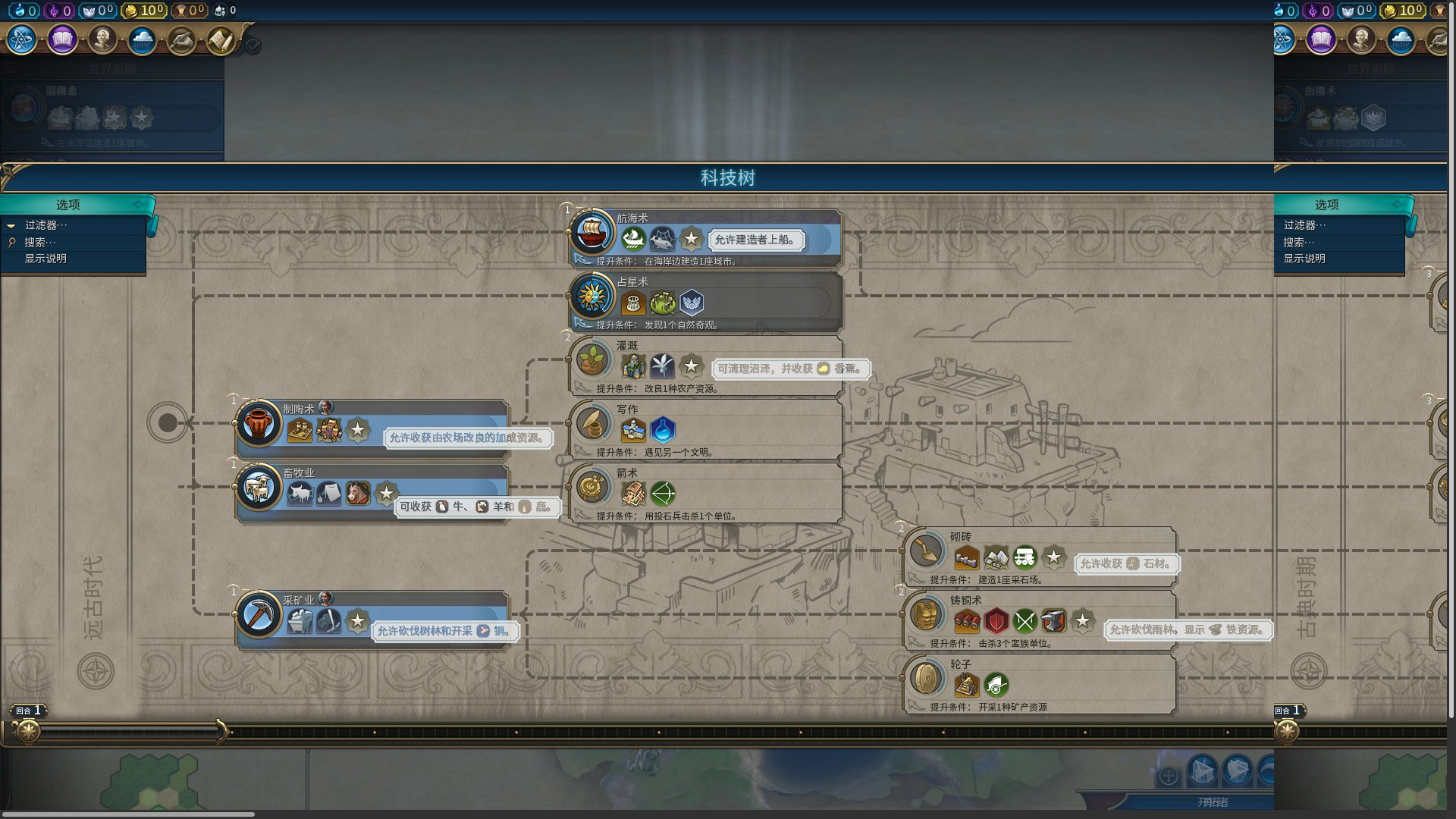Pick the 箭术 (Archery) technology
1456x819 pixels.
pyautogui.click(x=592, y=486)
